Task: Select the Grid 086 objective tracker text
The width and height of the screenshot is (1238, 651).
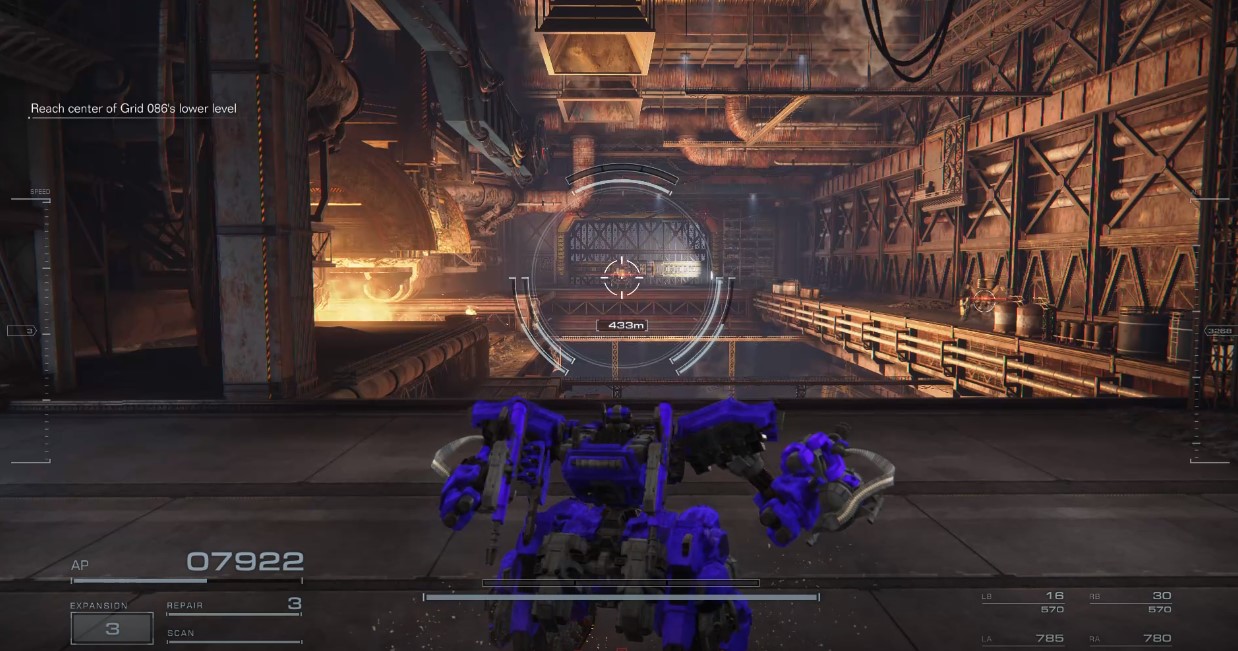Action: 133,108
